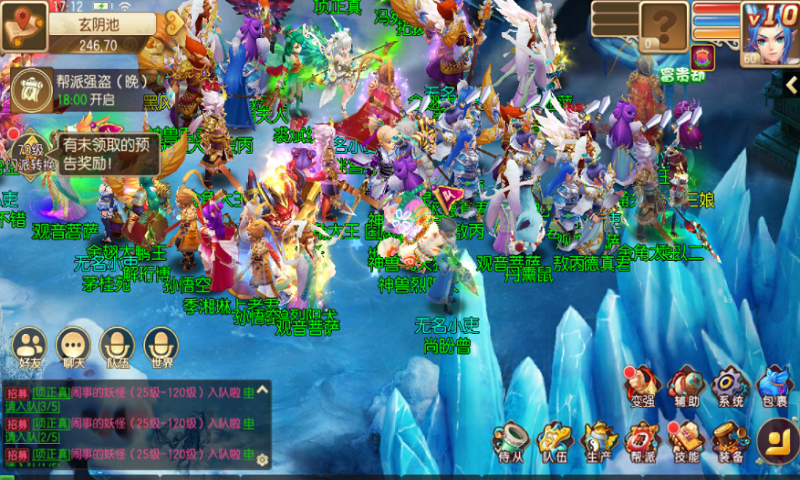Open the 生产 crafting menu

(598, 441)
